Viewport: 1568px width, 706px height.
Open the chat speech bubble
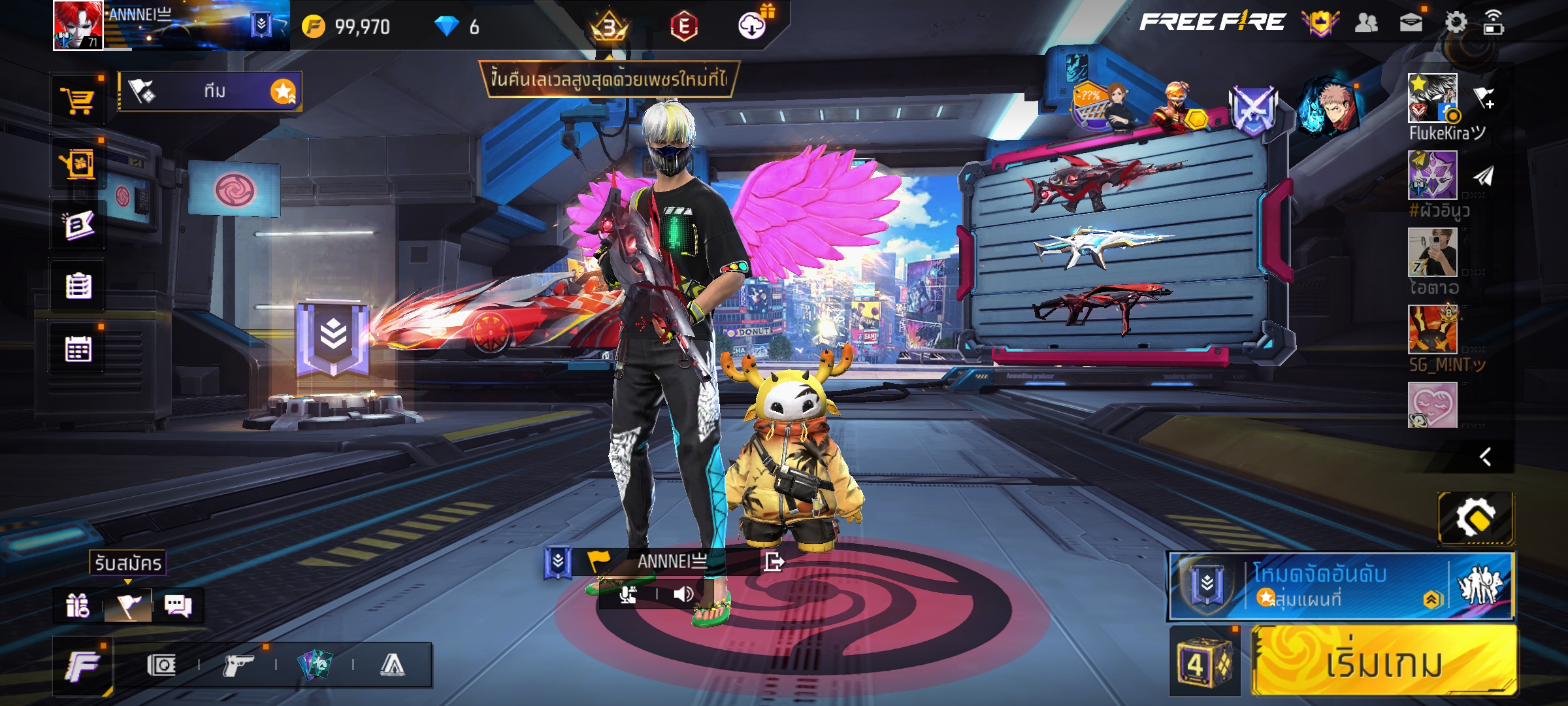(x=178, y=606)
